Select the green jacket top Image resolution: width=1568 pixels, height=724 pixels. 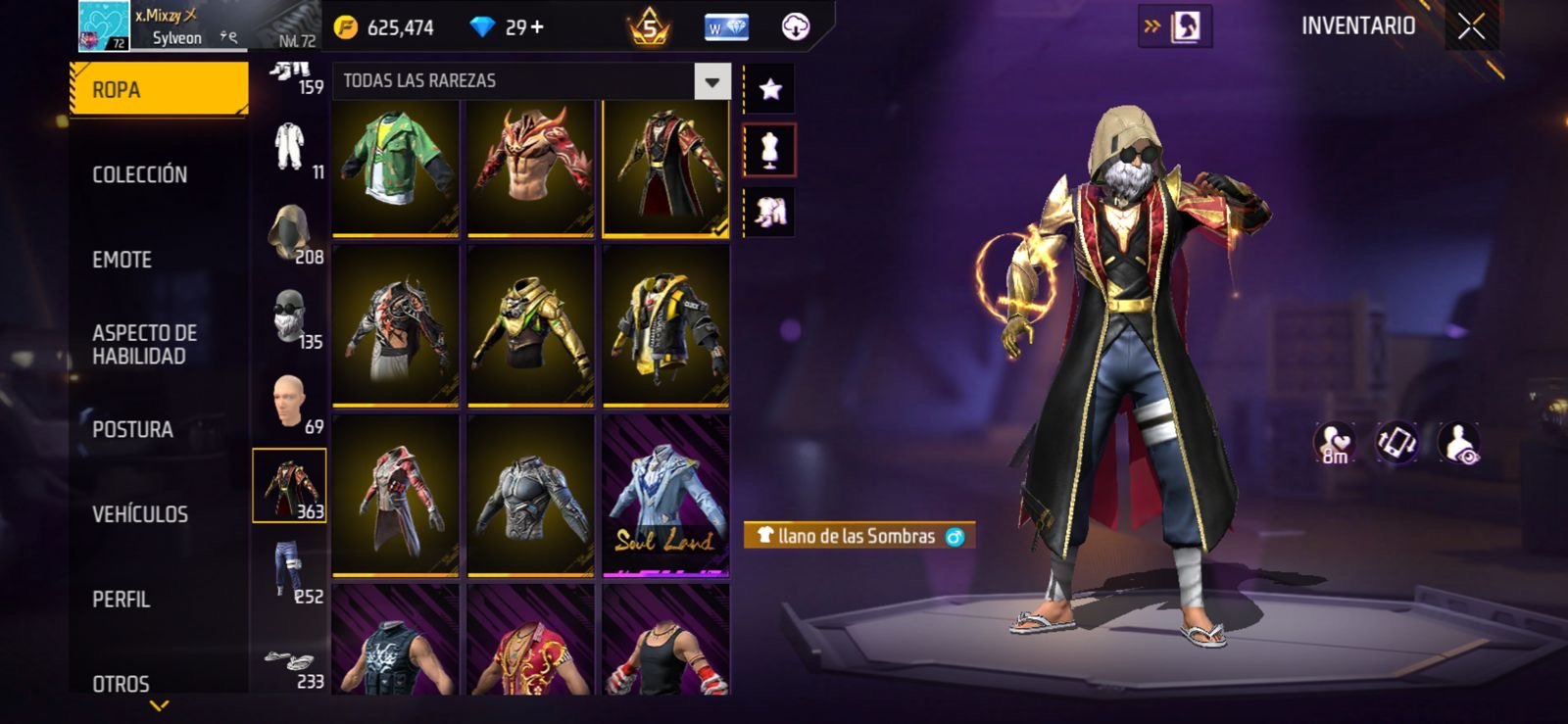396,169
